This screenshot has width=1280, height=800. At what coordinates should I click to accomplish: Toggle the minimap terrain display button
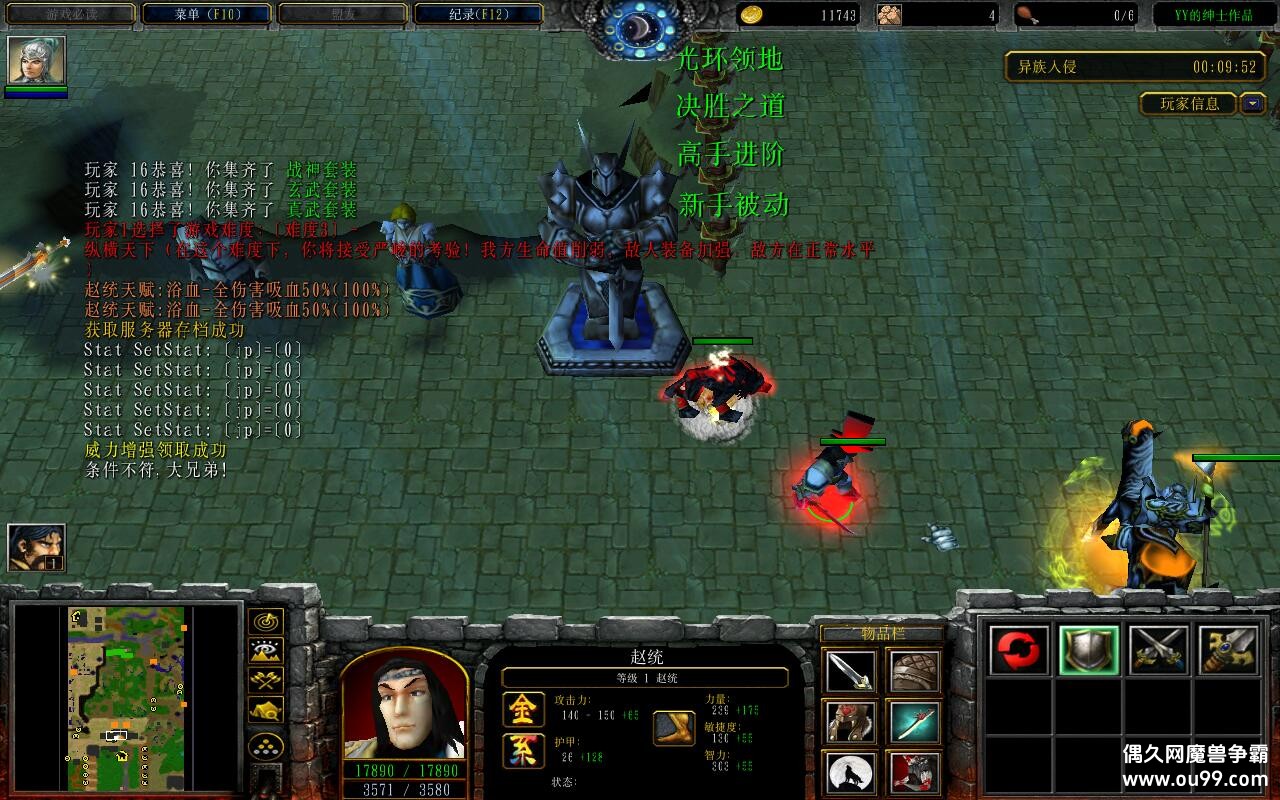pos(266,652)
